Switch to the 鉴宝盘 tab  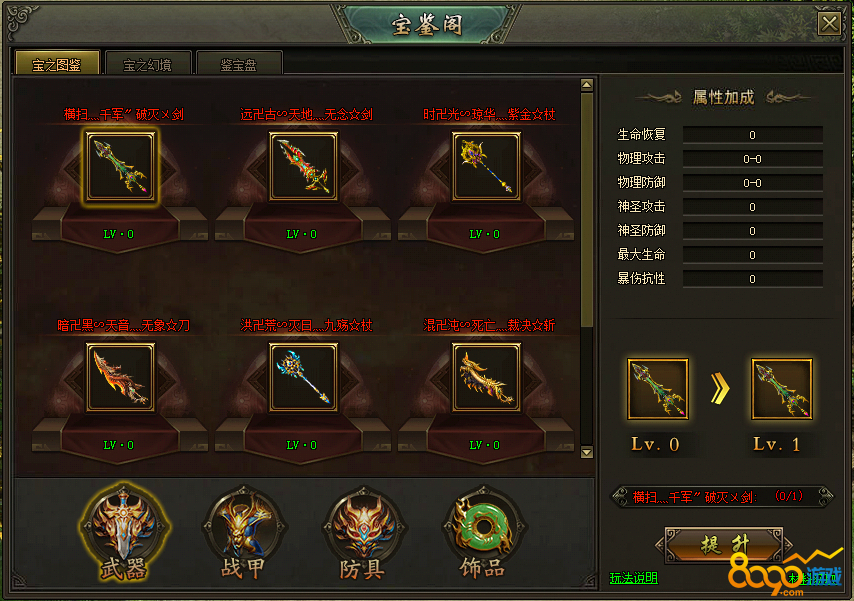coord(239,64)
